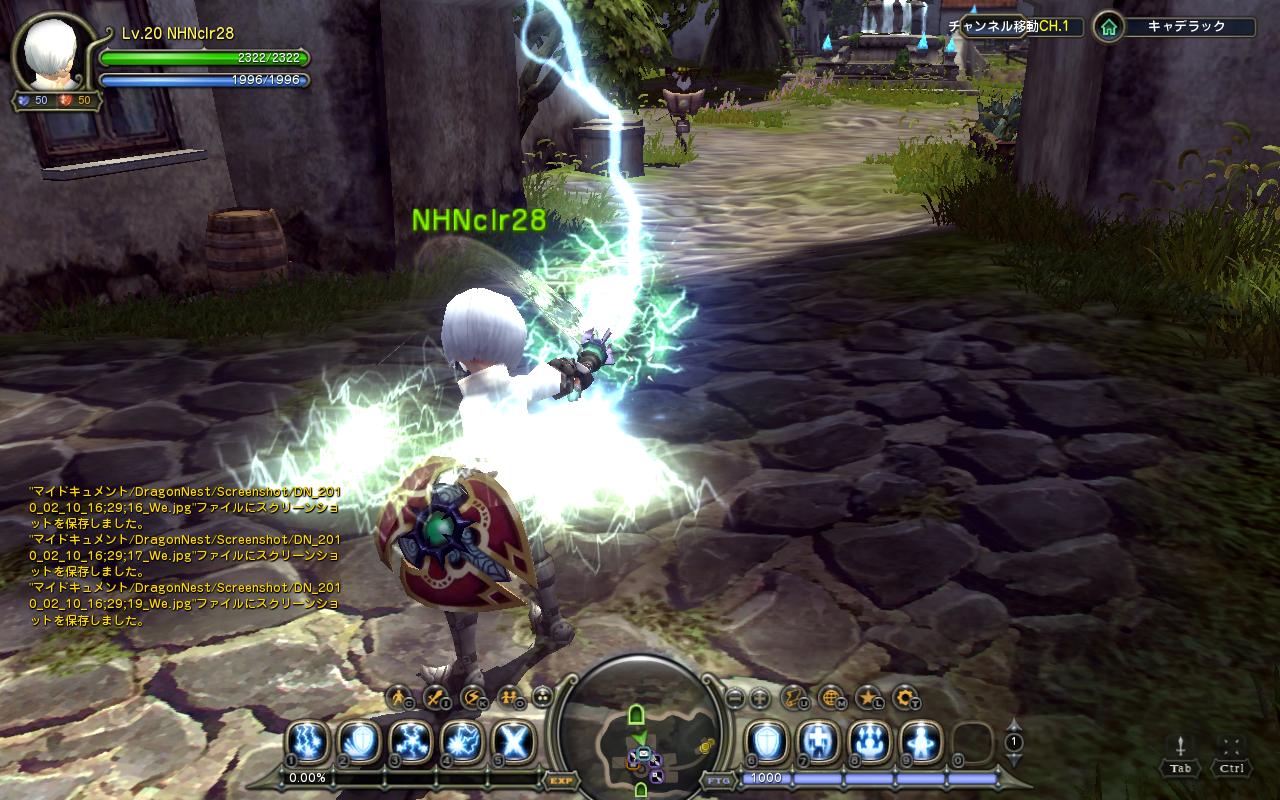The width and height of the screenshot is (1280, 800).
Task: Activate the glowing X cross skill
Action: pyautogui.click(x=513, y=742)
